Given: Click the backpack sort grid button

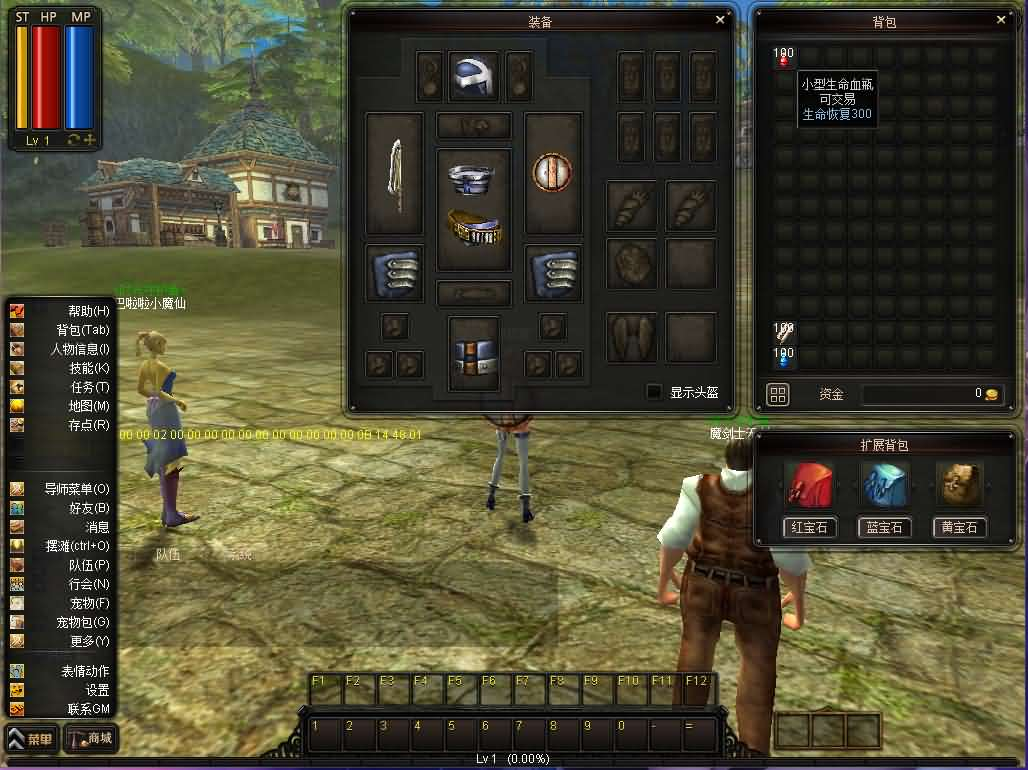Looking at the screenshot, I should tap(778, 394).
